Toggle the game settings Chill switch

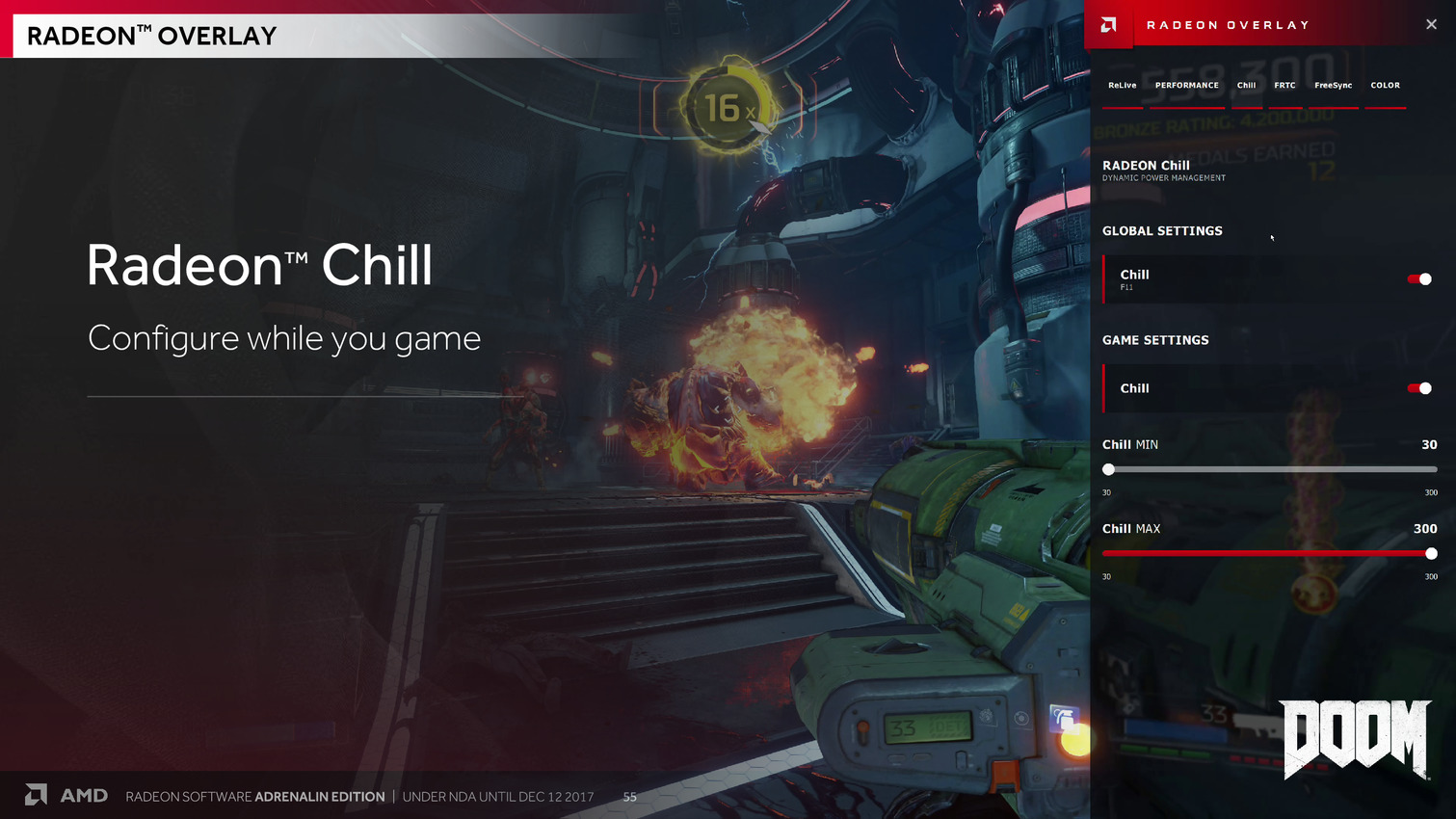coord(1419,388)
